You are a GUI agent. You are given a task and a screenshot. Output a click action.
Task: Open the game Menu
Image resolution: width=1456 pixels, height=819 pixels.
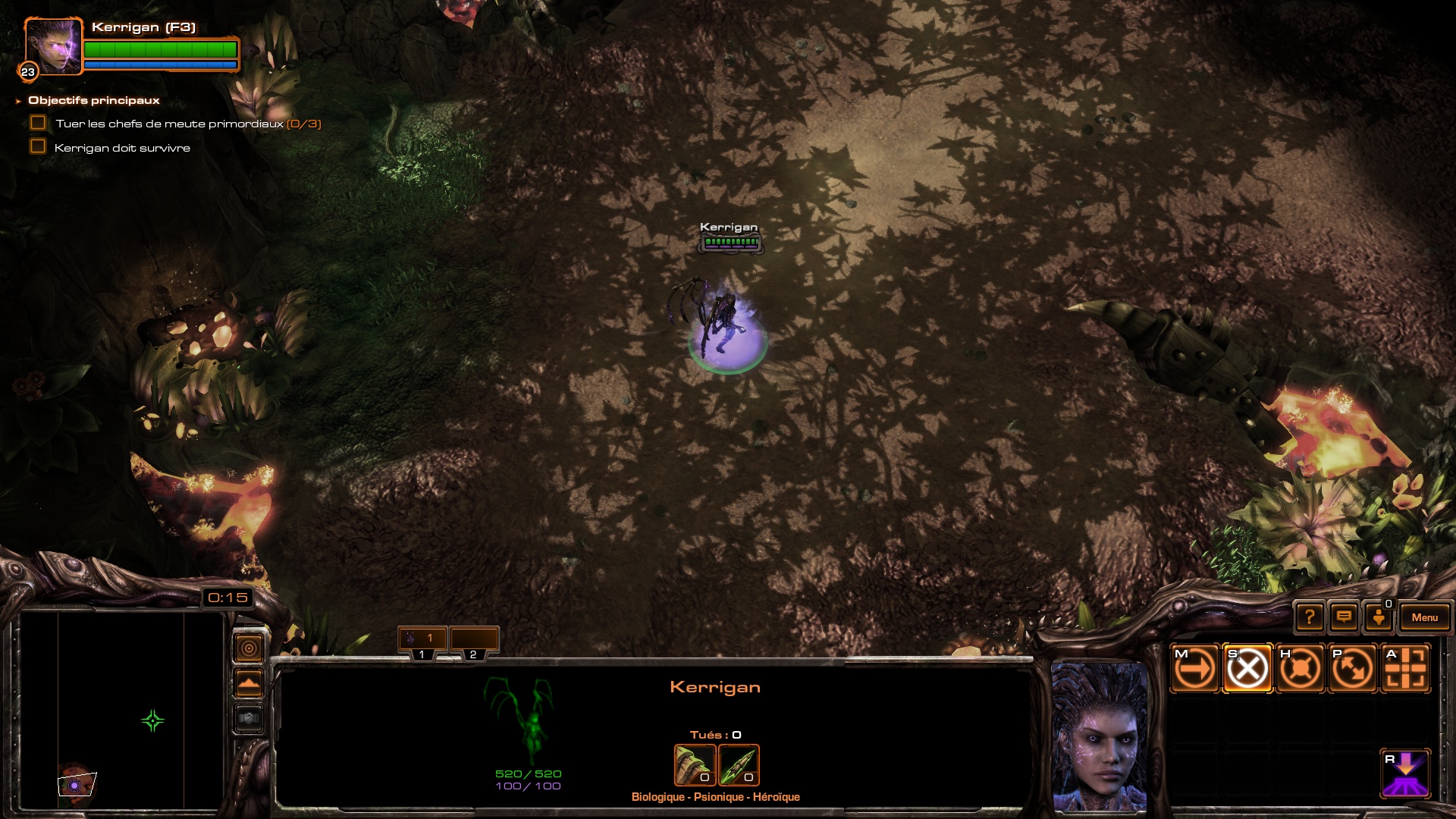[x=1424, y=617]
